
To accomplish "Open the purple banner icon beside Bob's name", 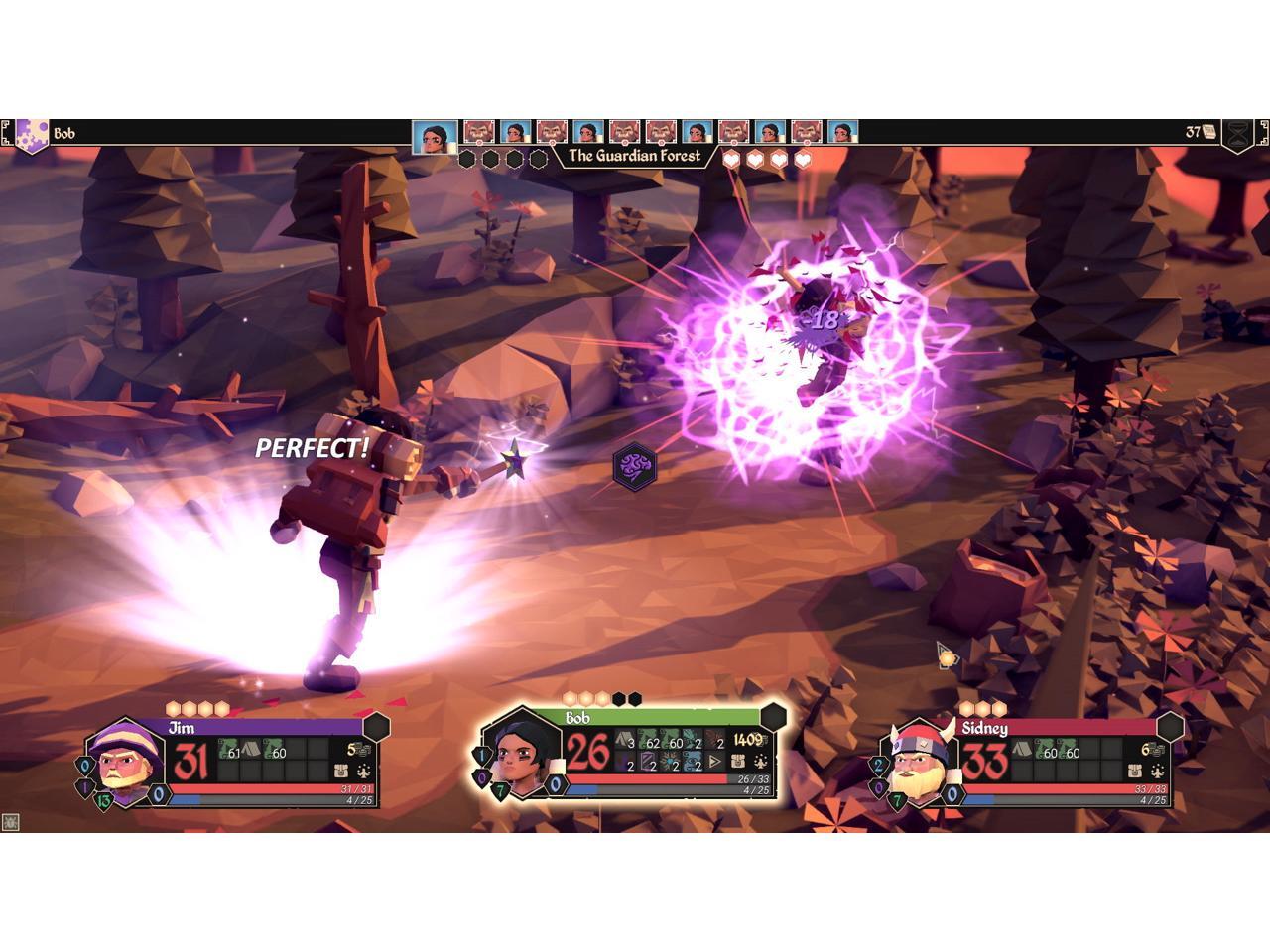I will tap(31, 134).
